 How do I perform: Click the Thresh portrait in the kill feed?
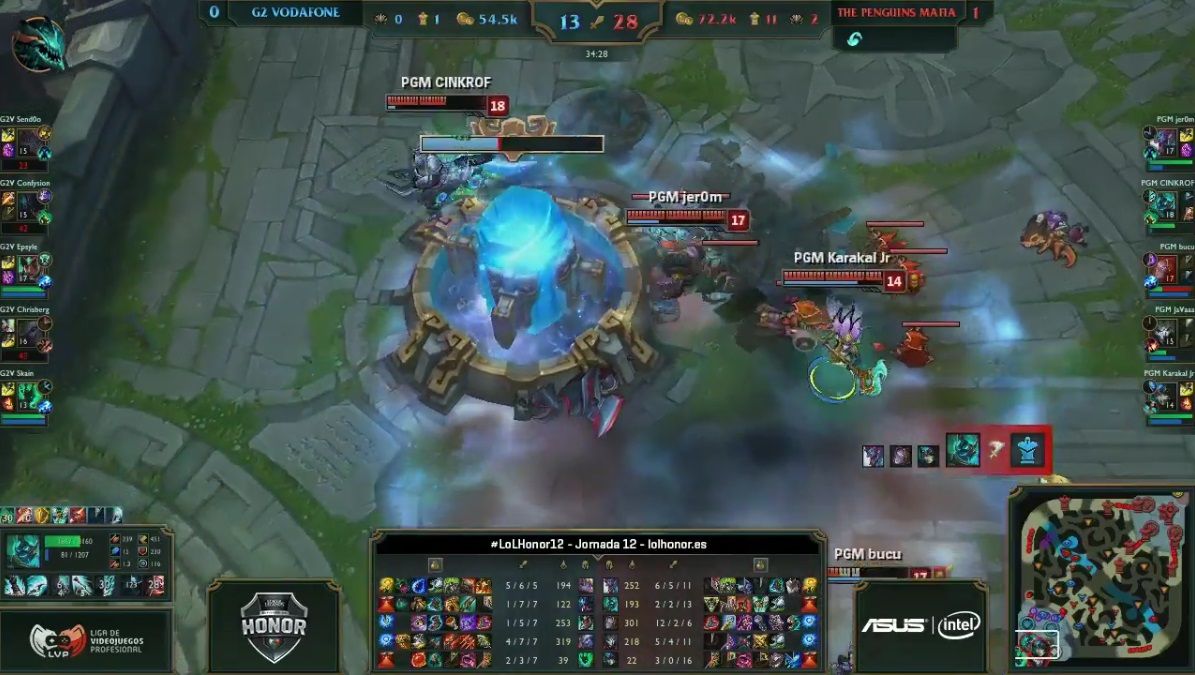pyautogui.click(x=963, y=451)
